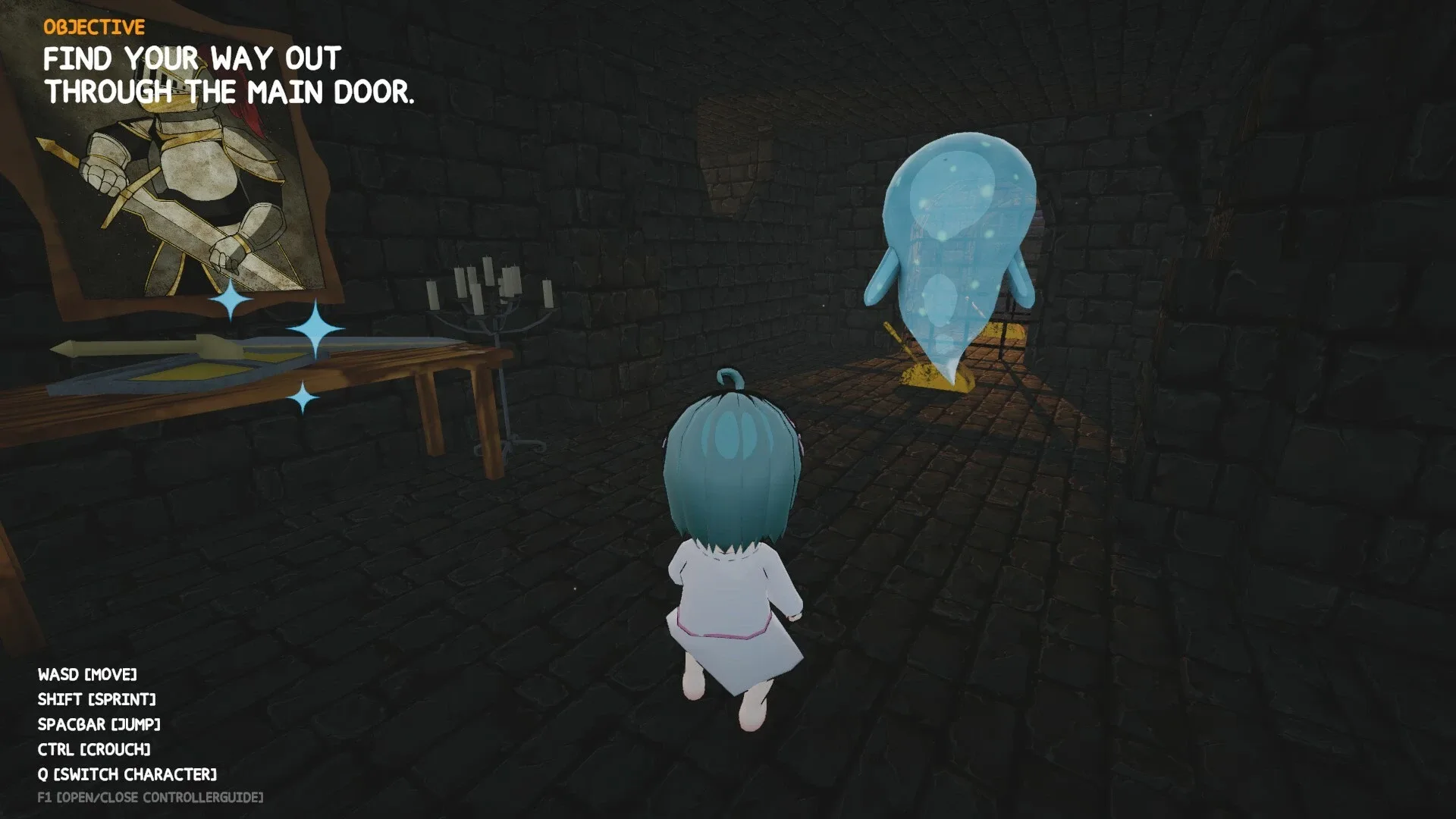The height and width of the screenshot is (819, 1456).
Task: Open the Q [SWITCH CHARACTER] option
Action: click(127, 775)
